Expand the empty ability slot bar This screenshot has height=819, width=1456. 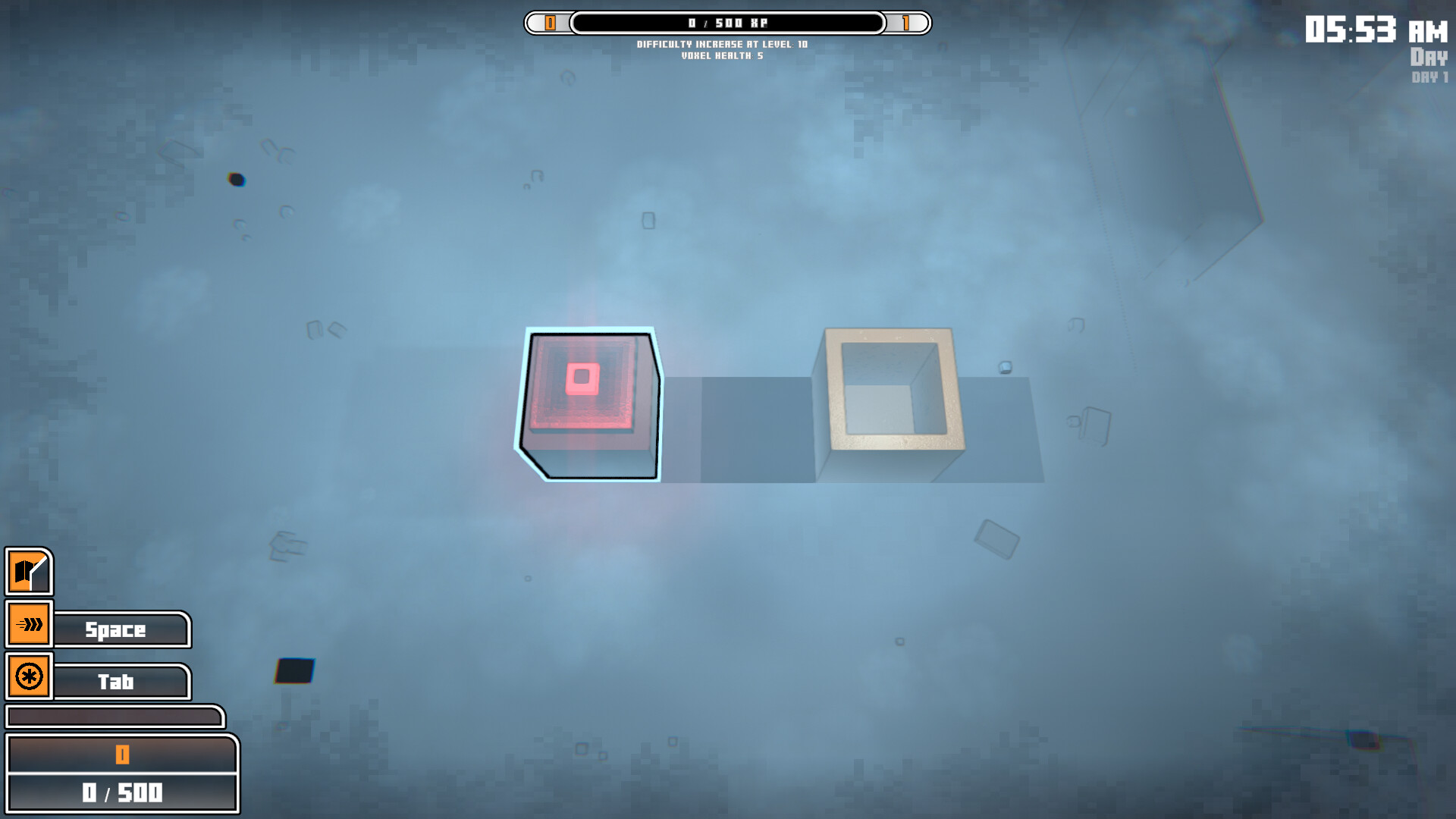click(114, 716)
